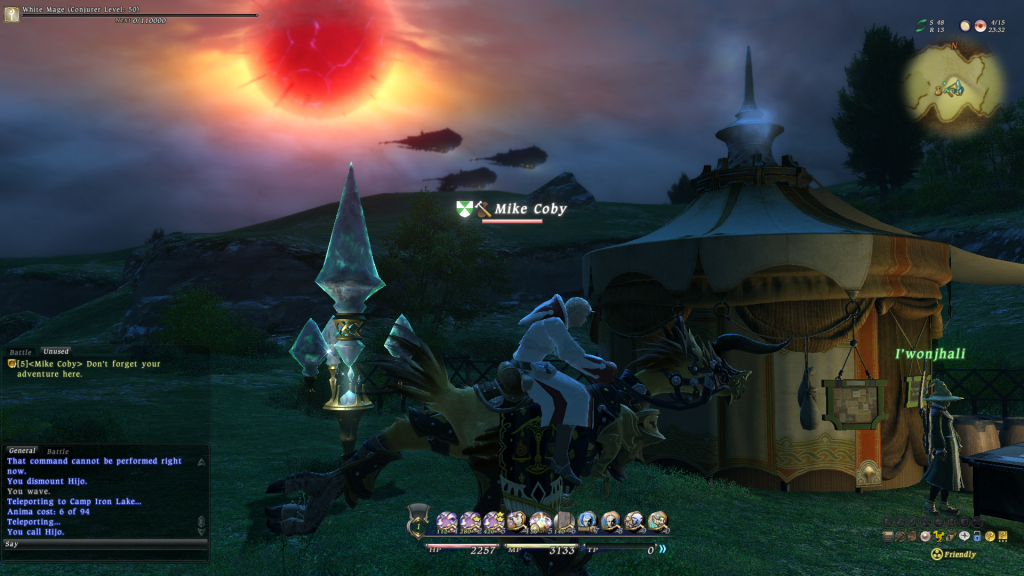Use the last hotbar action in slot 0
The image size is (1024, 576).
click(657, 521)
